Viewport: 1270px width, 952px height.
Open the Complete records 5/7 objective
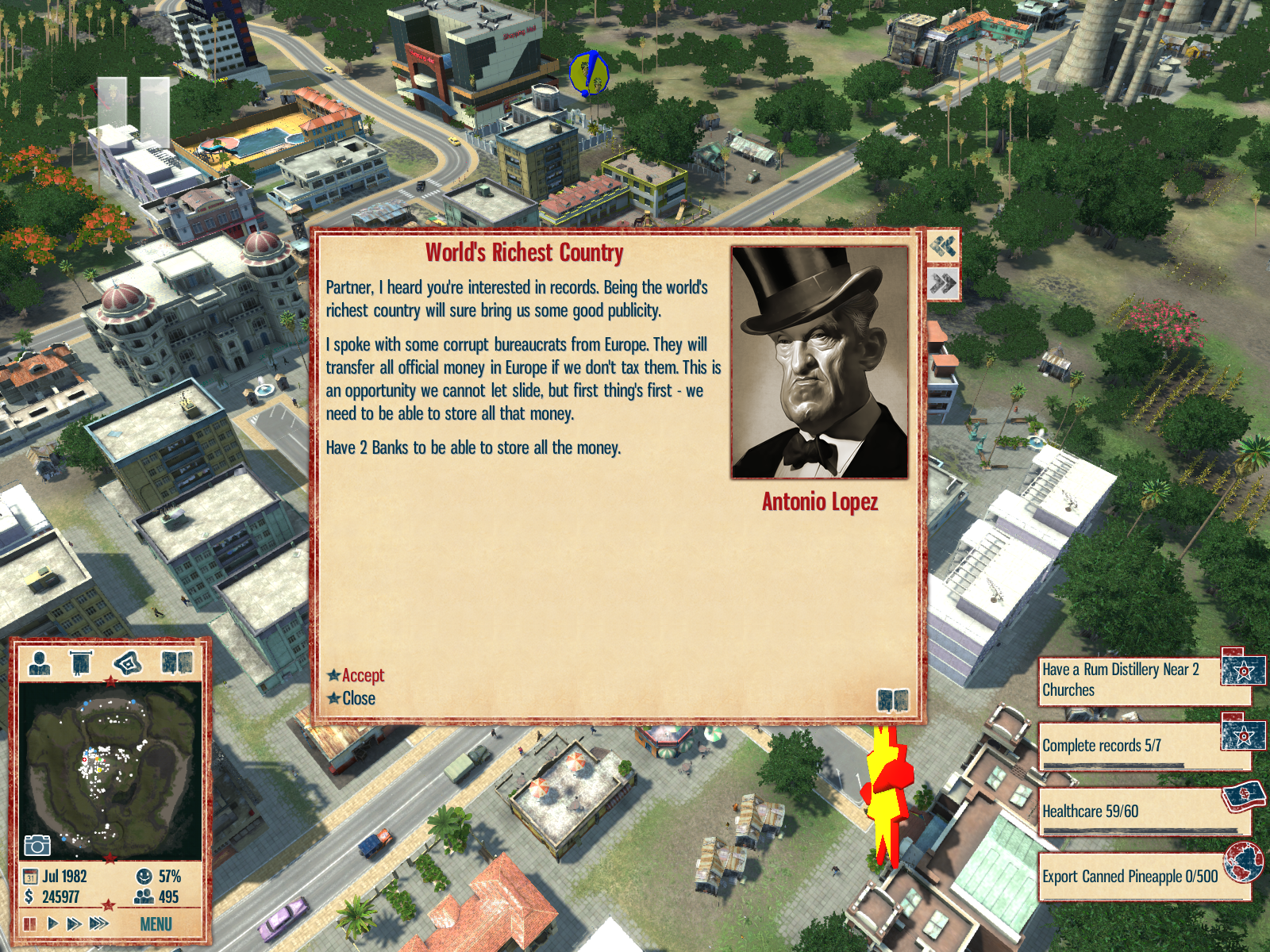tap(1127, 746)
